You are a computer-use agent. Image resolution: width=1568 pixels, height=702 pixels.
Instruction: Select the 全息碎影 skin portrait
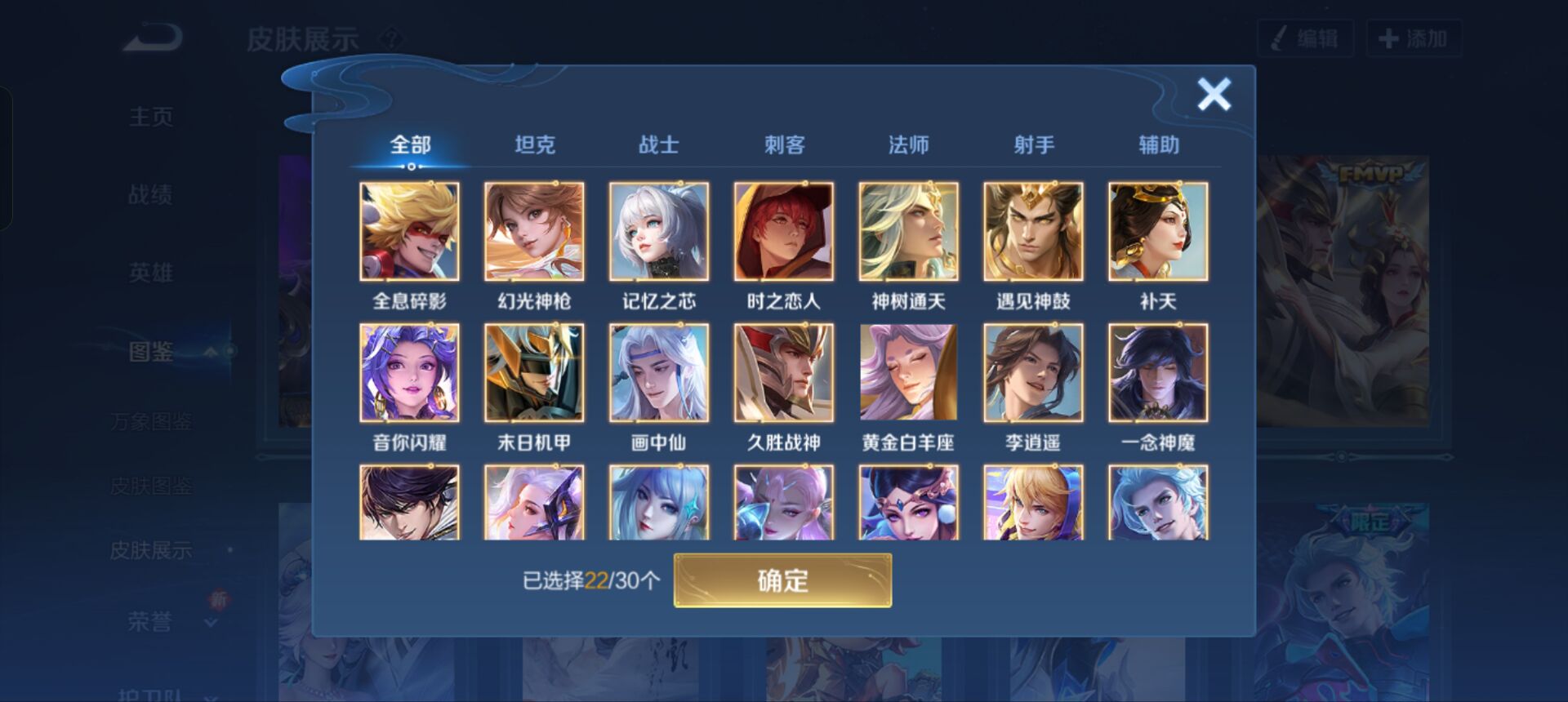point(411,232)
